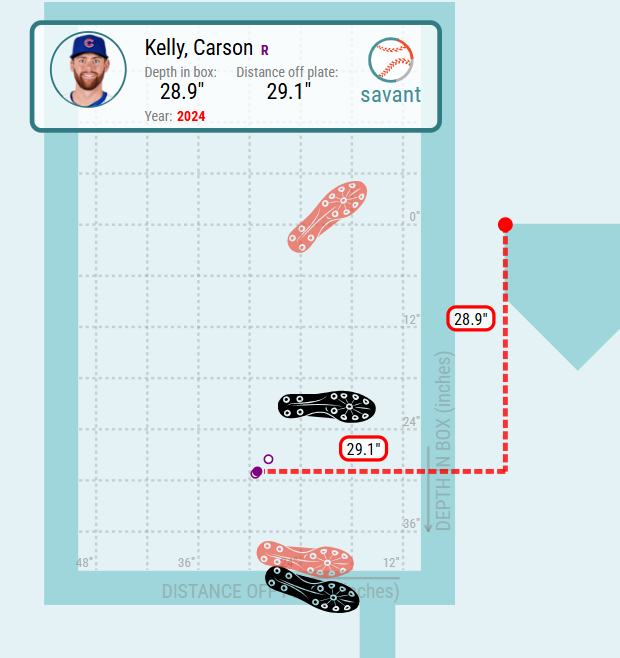Viewport: 620px width, 658px height.
Task: Click Carson Kelly's headshot photo
Action: [x=88, y=70]
